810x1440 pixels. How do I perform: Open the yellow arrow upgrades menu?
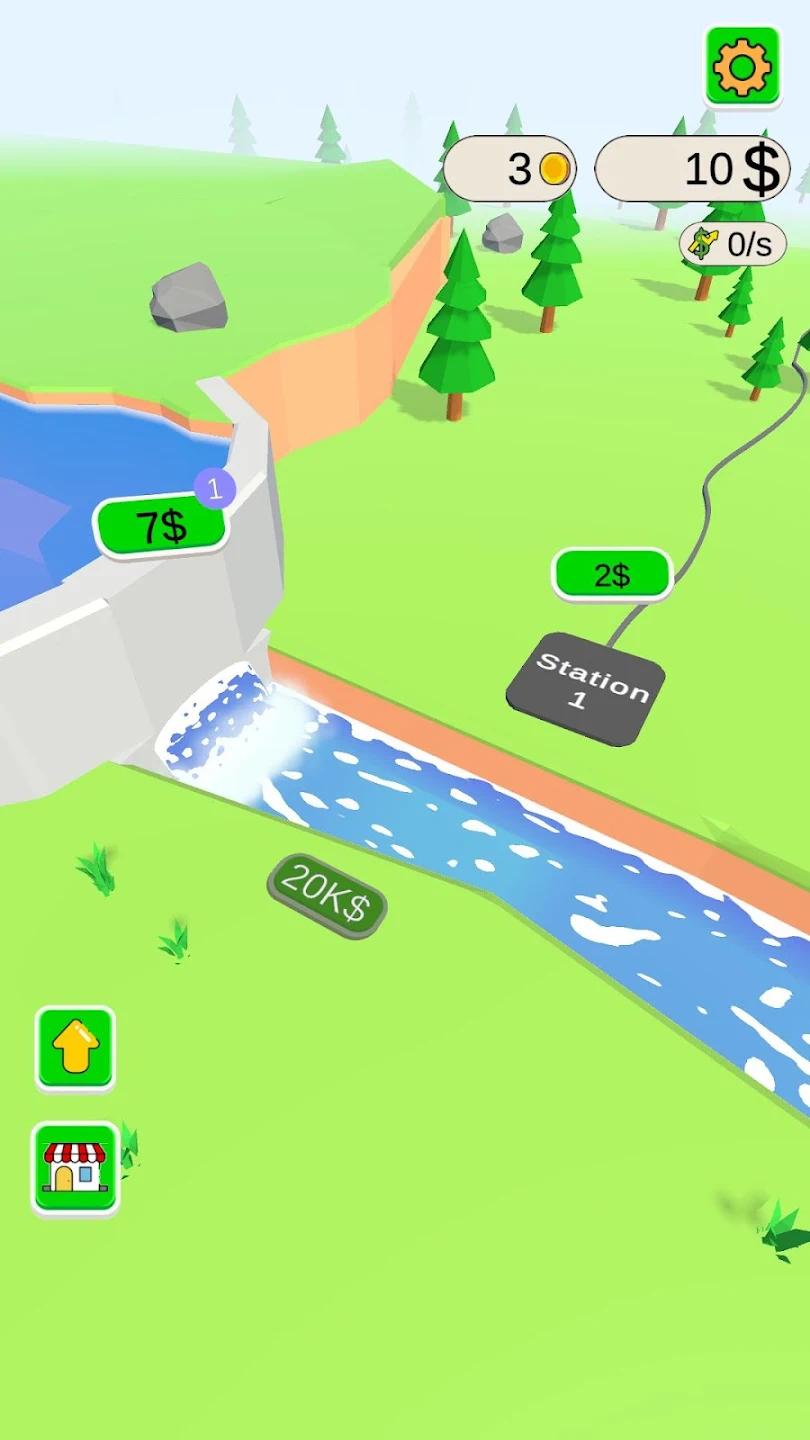pos(76,1048)
